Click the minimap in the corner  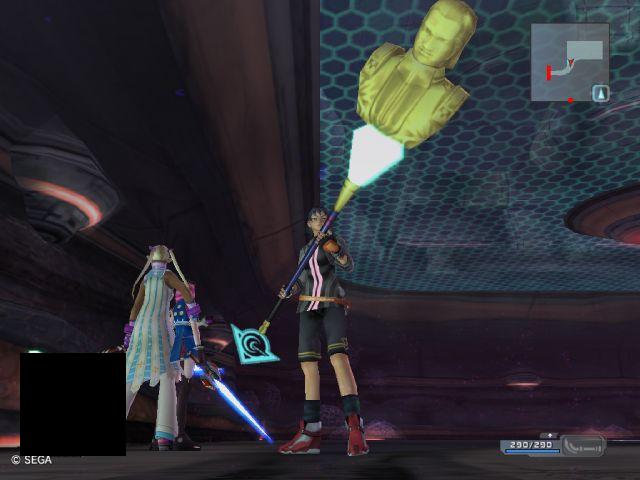point(569,62)
